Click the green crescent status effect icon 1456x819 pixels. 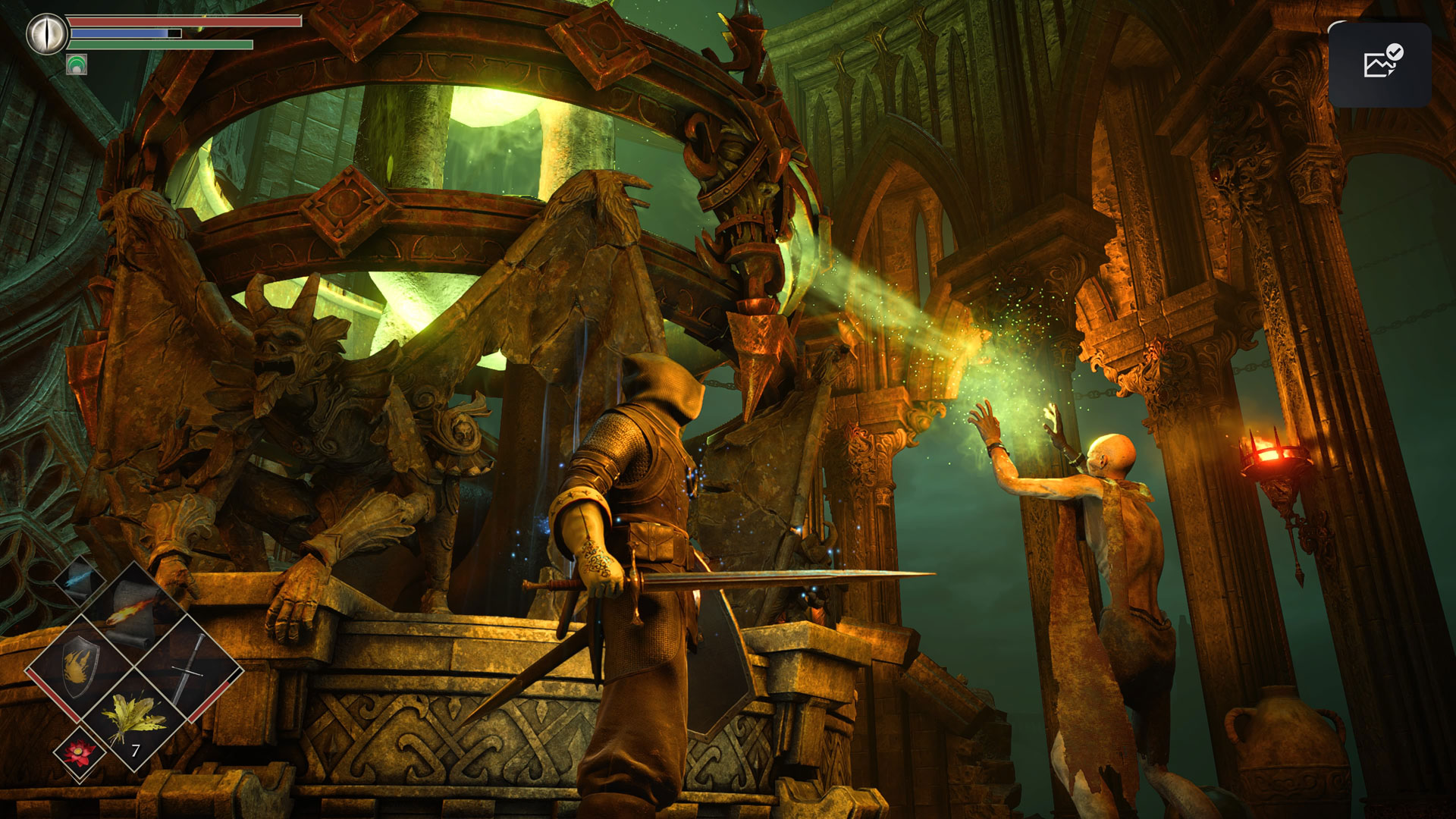[x=77, y=65]
